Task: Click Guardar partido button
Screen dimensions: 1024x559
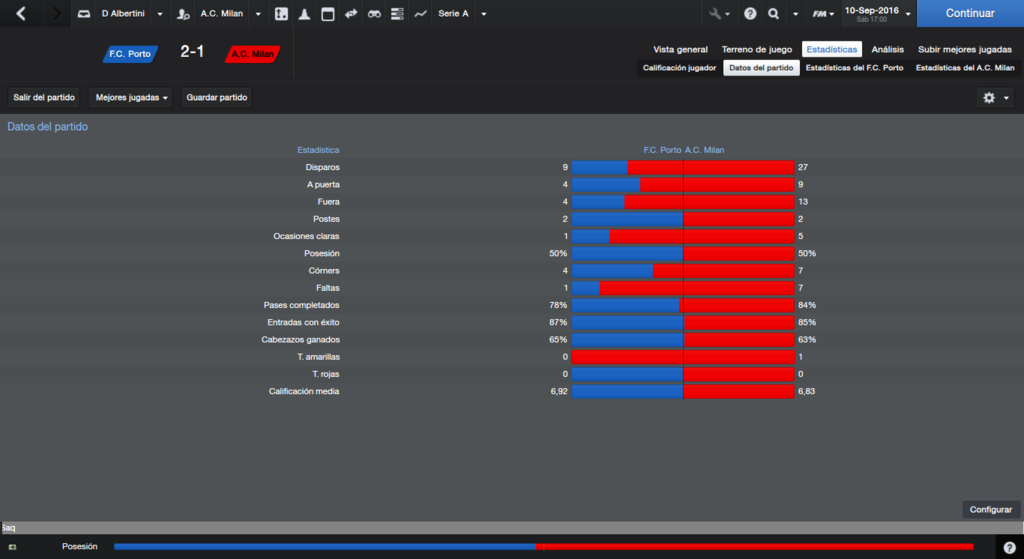Action: click(x=217, y=98)
